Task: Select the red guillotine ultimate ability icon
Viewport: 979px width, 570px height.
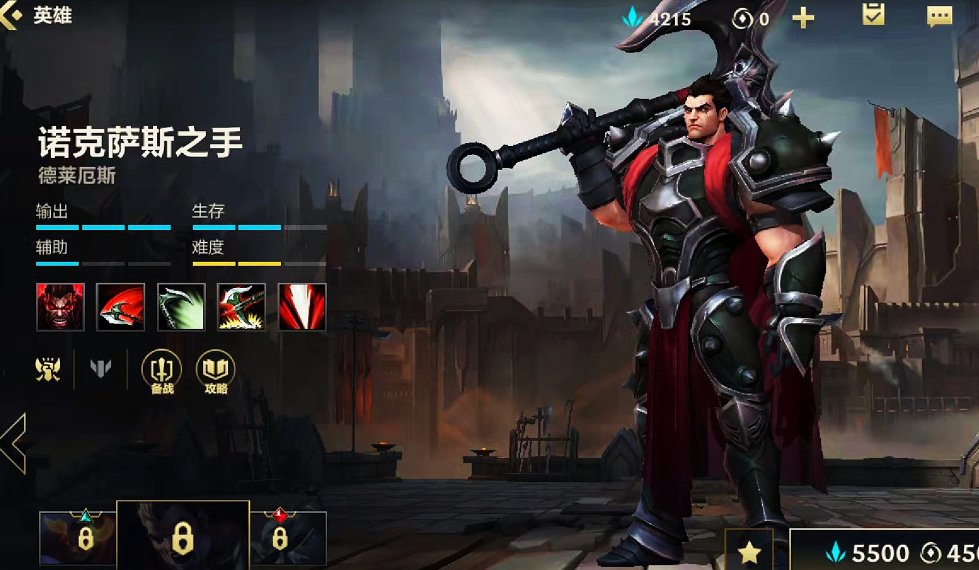Action: click(x=302, y=307)
